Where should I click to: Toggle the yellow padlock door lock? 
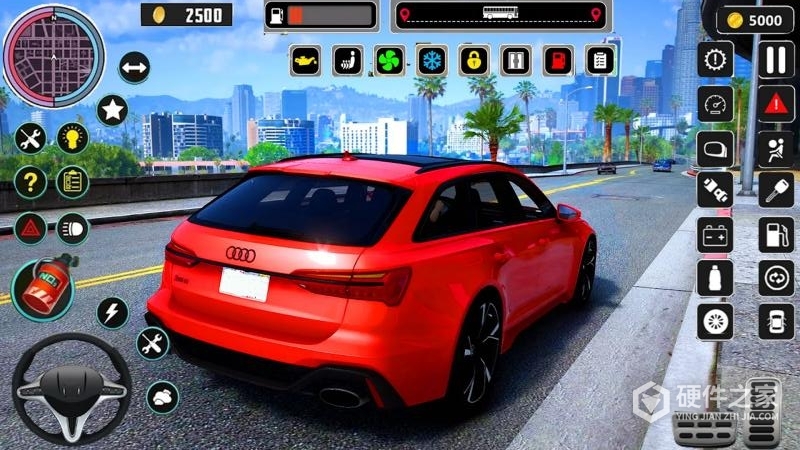click(474, 61)
